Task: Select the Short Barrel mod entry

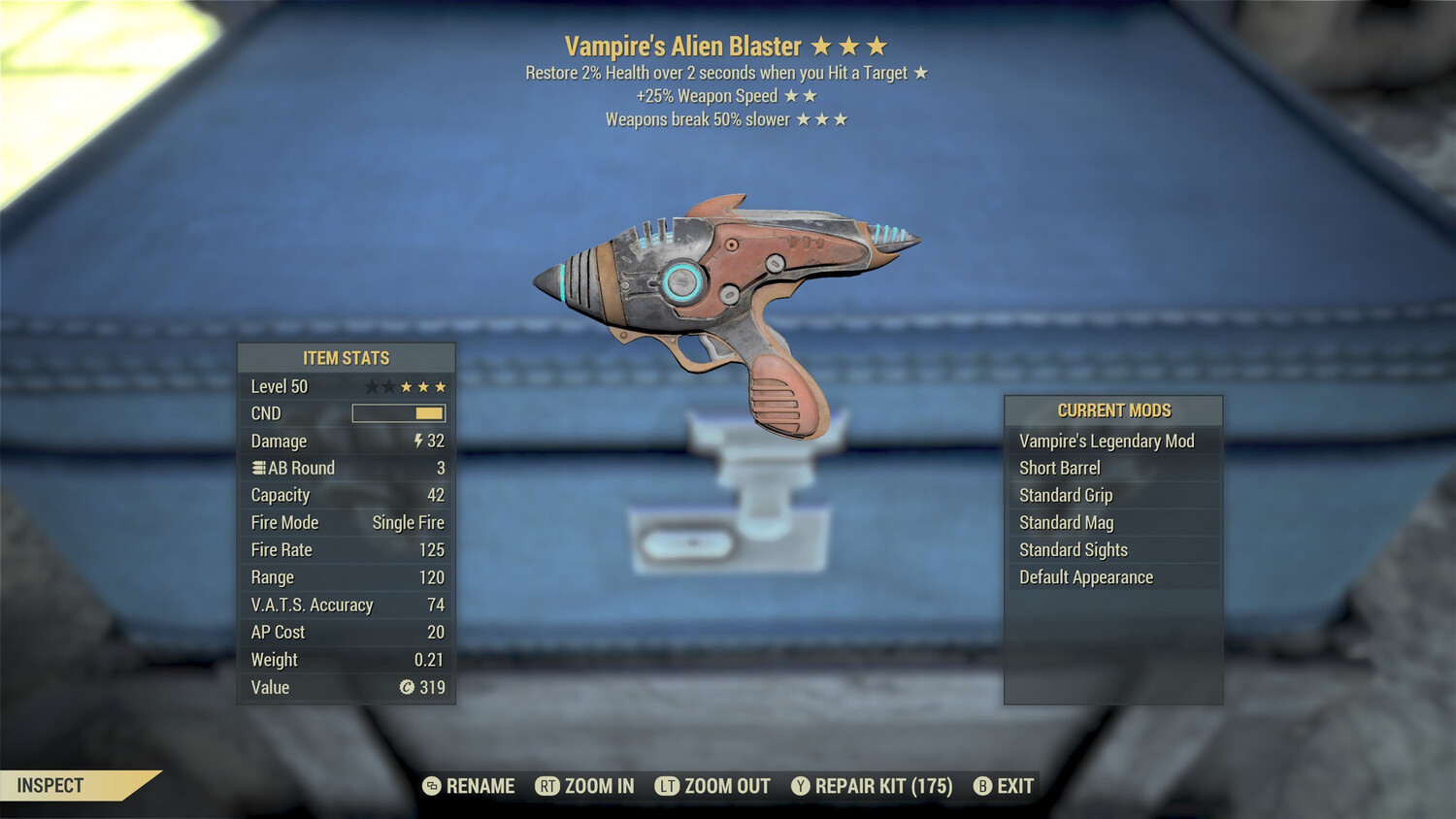Action: click(x=1060, y=468)
